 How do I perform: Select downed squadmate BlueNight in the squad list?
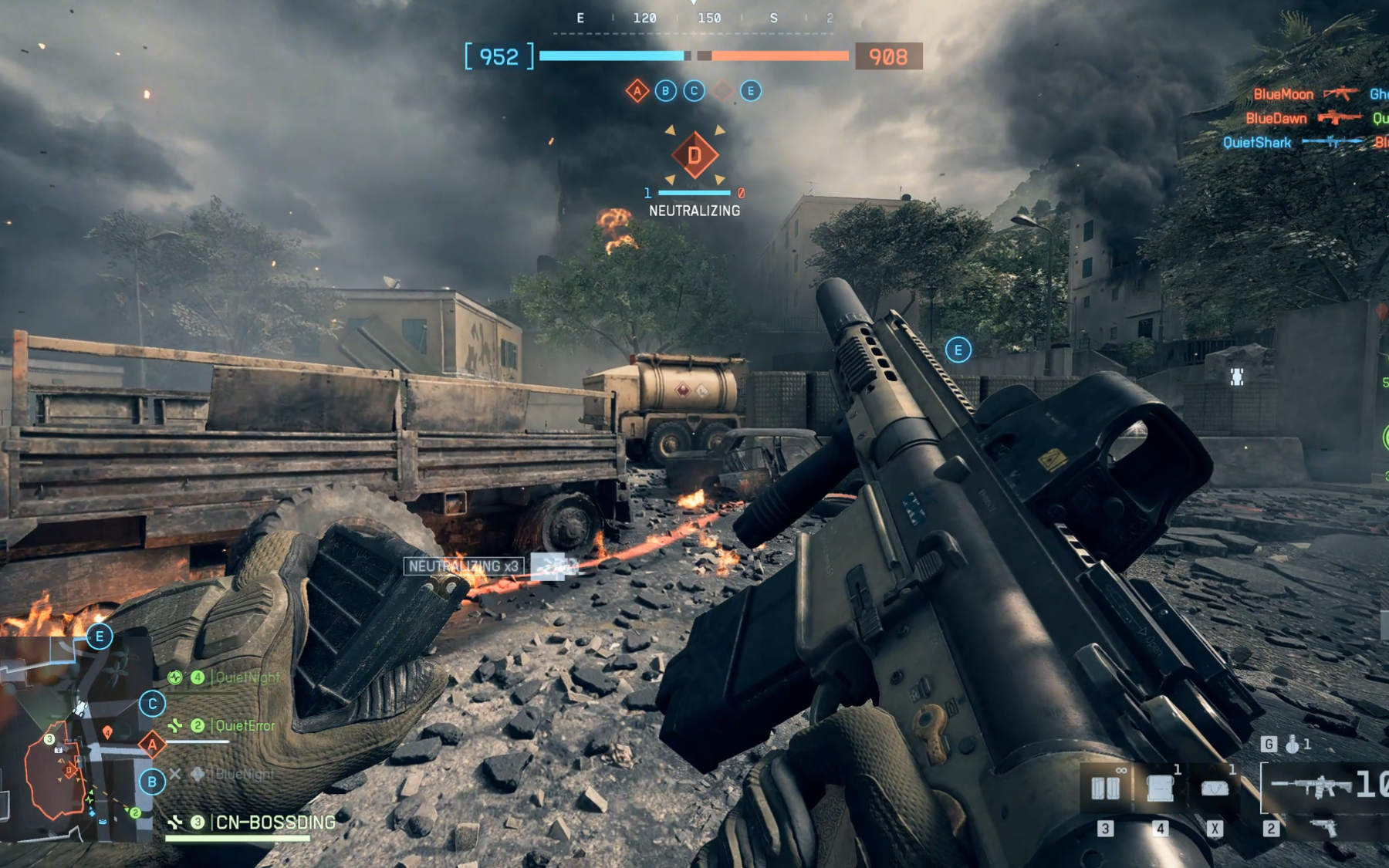tap(245, 774)
